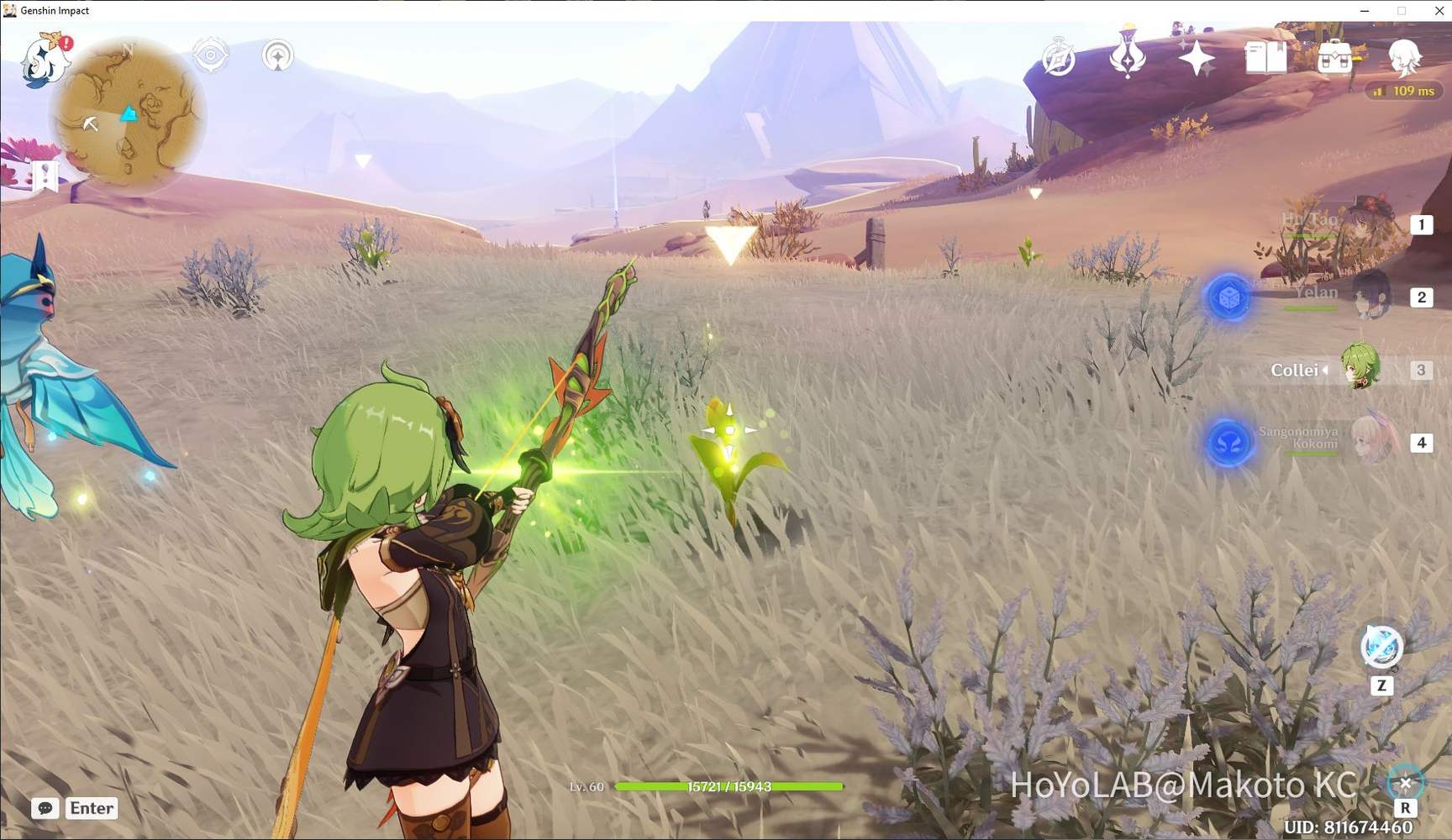Open the circular minimap

point(129,115)
